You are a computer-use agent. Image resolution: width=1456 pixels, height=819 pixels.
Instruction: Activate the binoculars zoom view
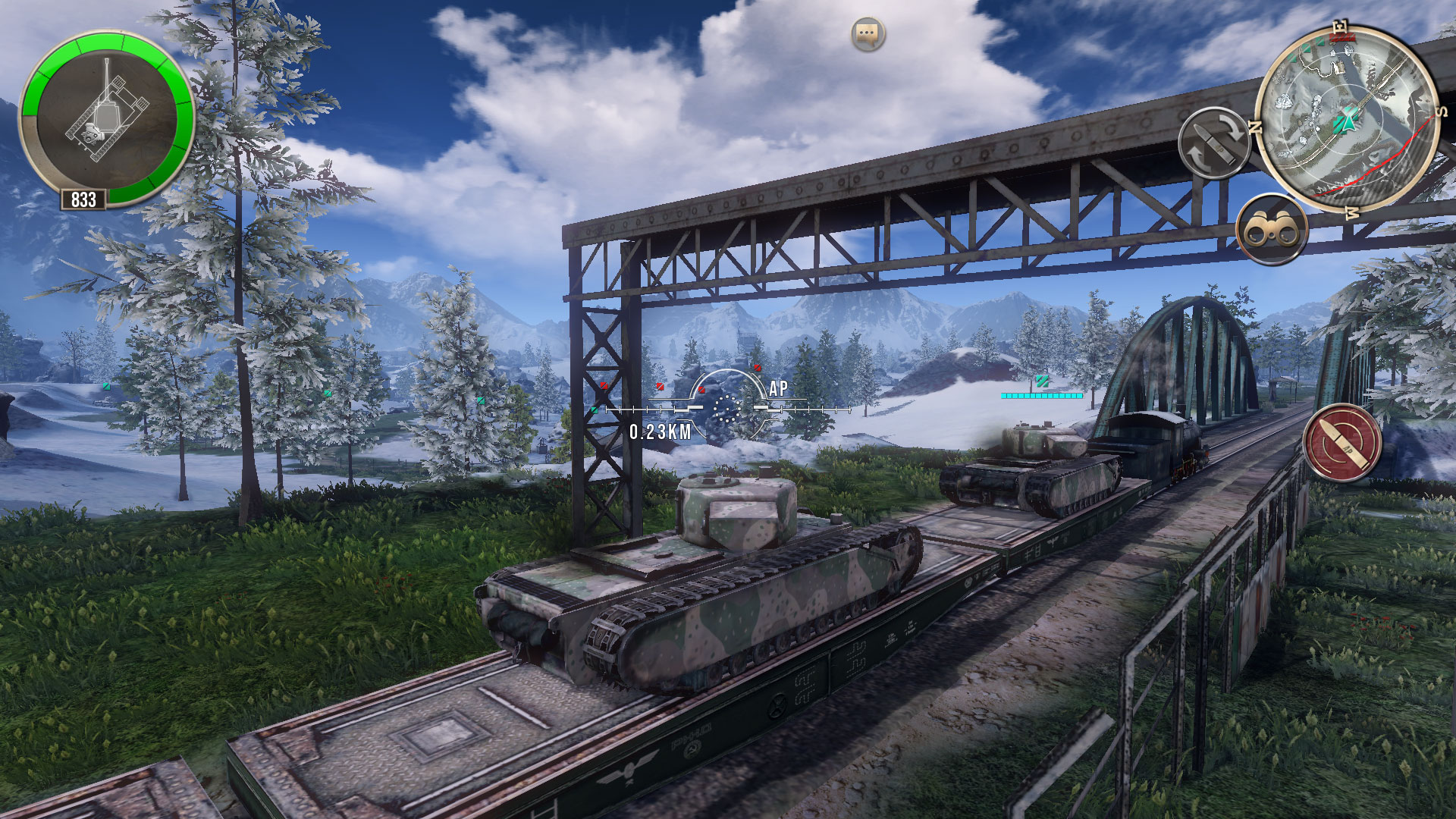click(x=1272, y=230)
